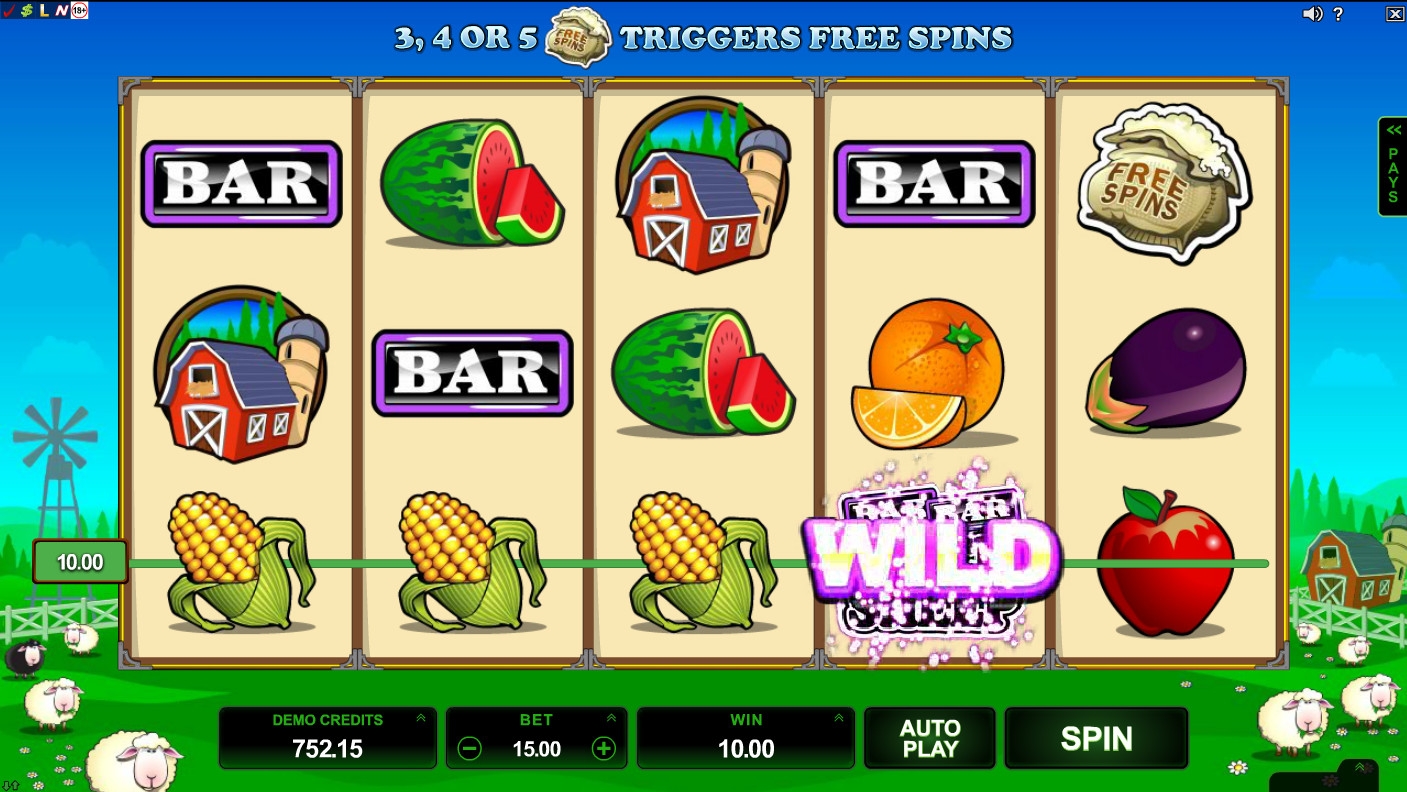Click the 18+ age restriction badge
1407x792 pixels.
click(x=79, y=10)
